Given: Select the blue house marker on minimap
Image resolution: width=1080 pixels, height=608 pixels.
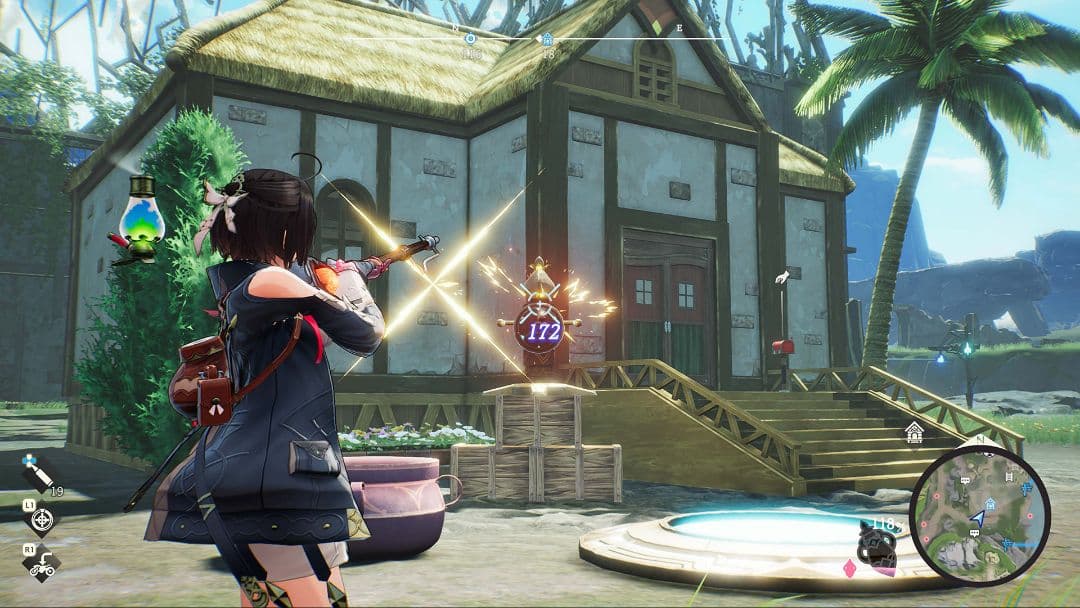Looking at the screenshot, I should (989, 504).
